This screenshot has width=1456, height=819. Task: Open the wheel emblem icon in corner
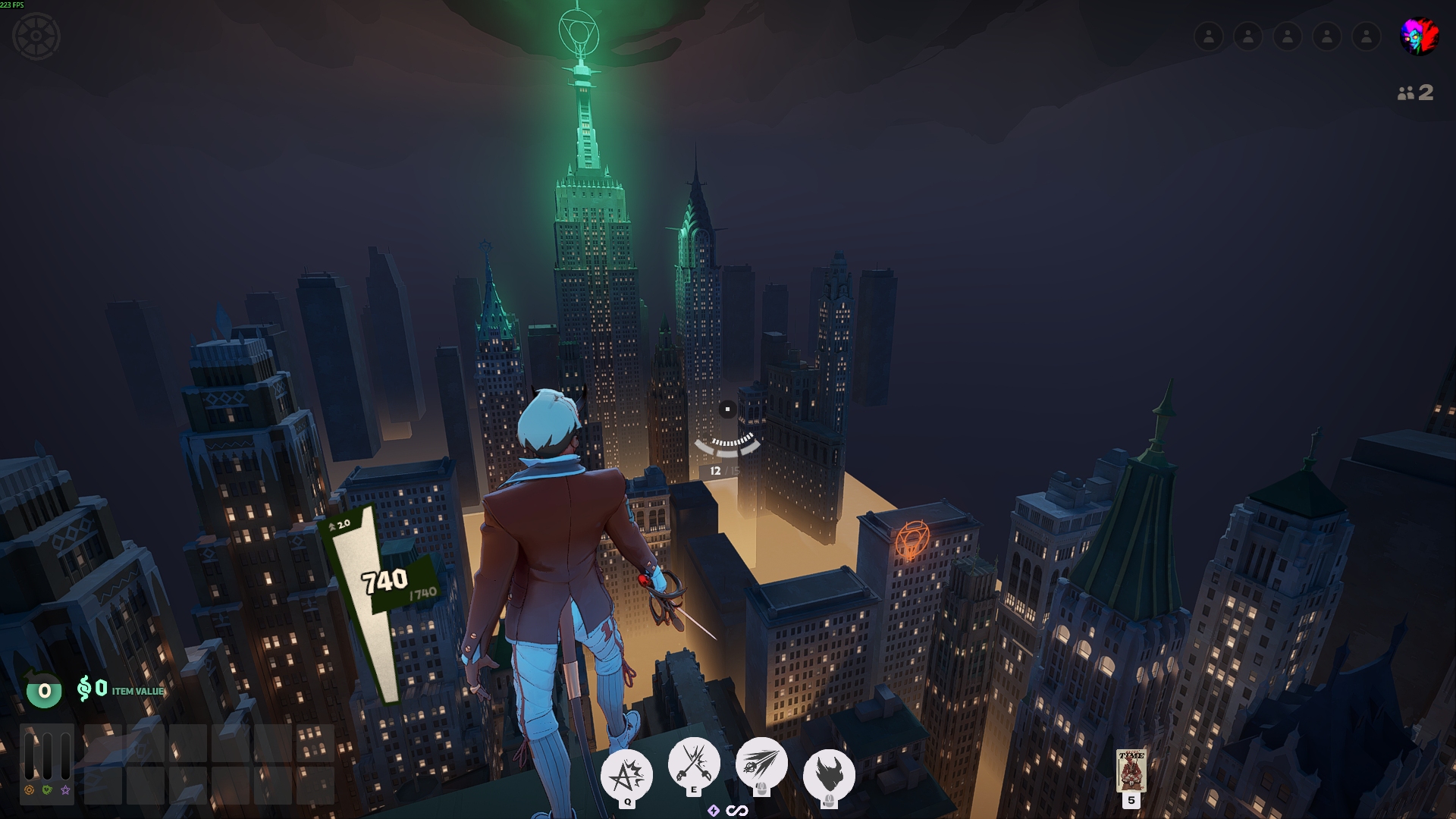(x=36, y=36)
